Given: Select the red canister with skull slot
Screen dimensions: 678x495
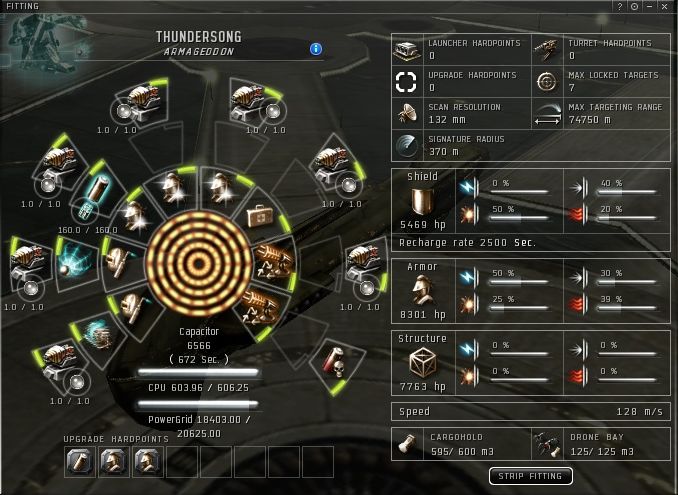Looking at the screenshot, I should 328,356.
